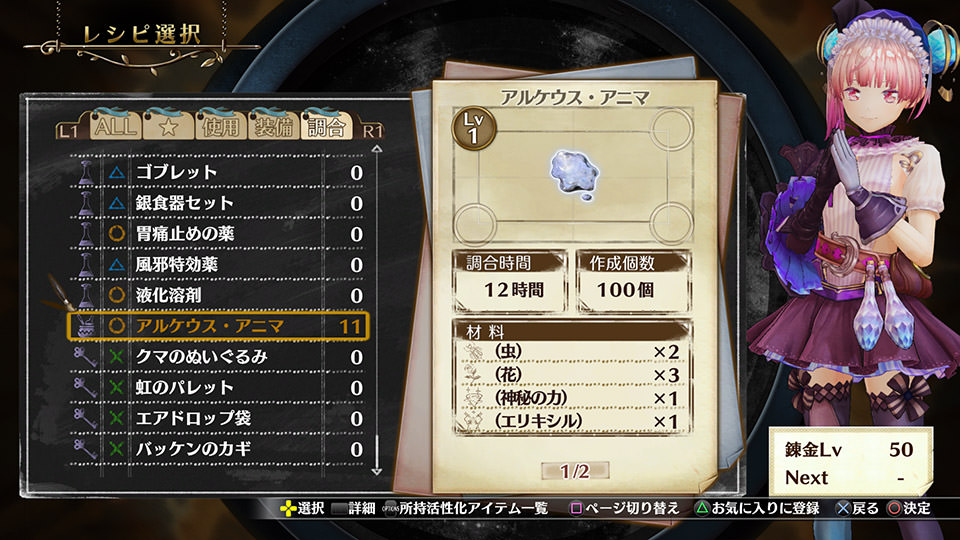Image resolution: width=960 pixels, height=540 pixels.
Task: Pick the 胃痛止めの薬 recipe
Action: [x=220, y=234]
